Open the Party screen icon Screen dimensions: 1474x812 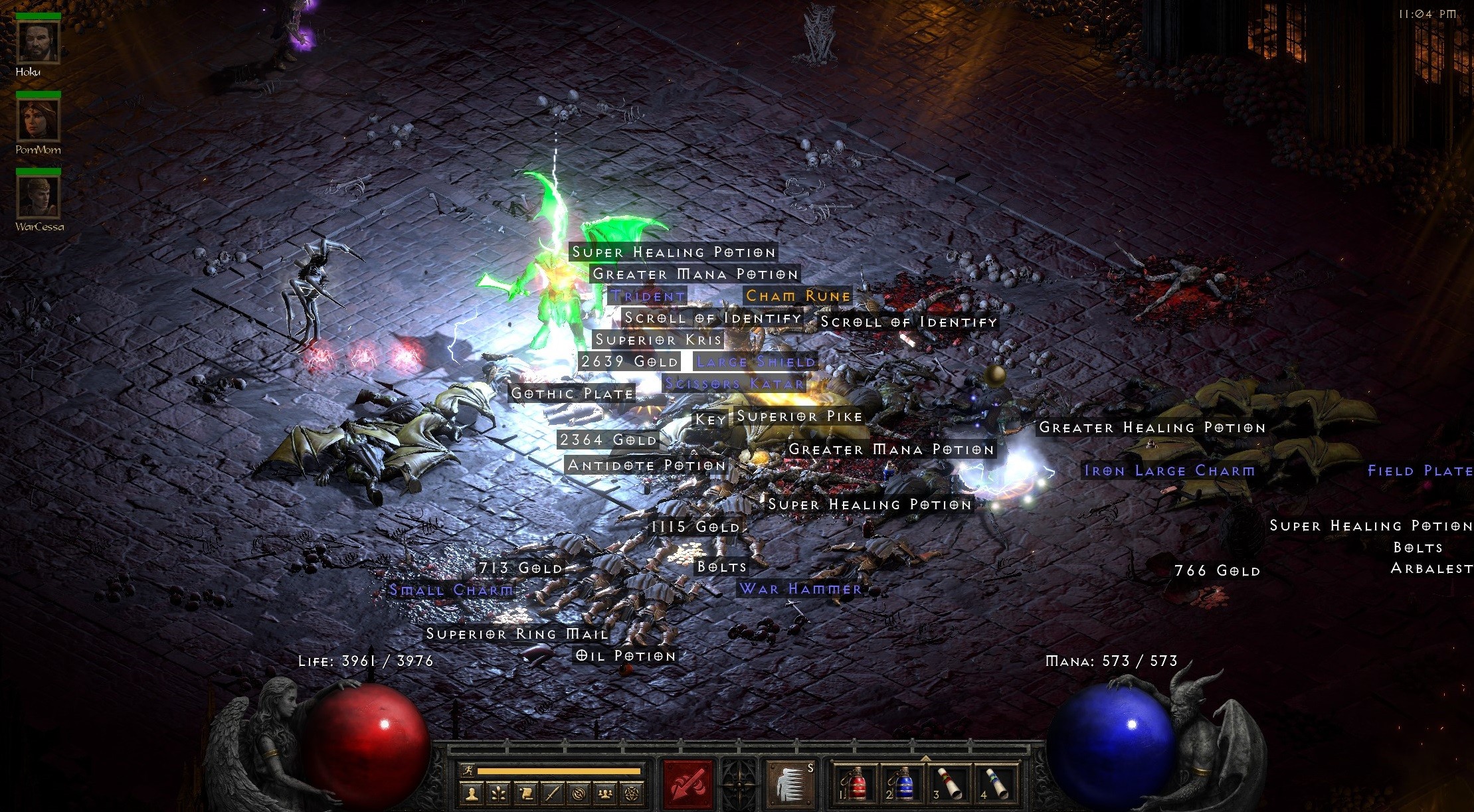click(x=605, y=794)
